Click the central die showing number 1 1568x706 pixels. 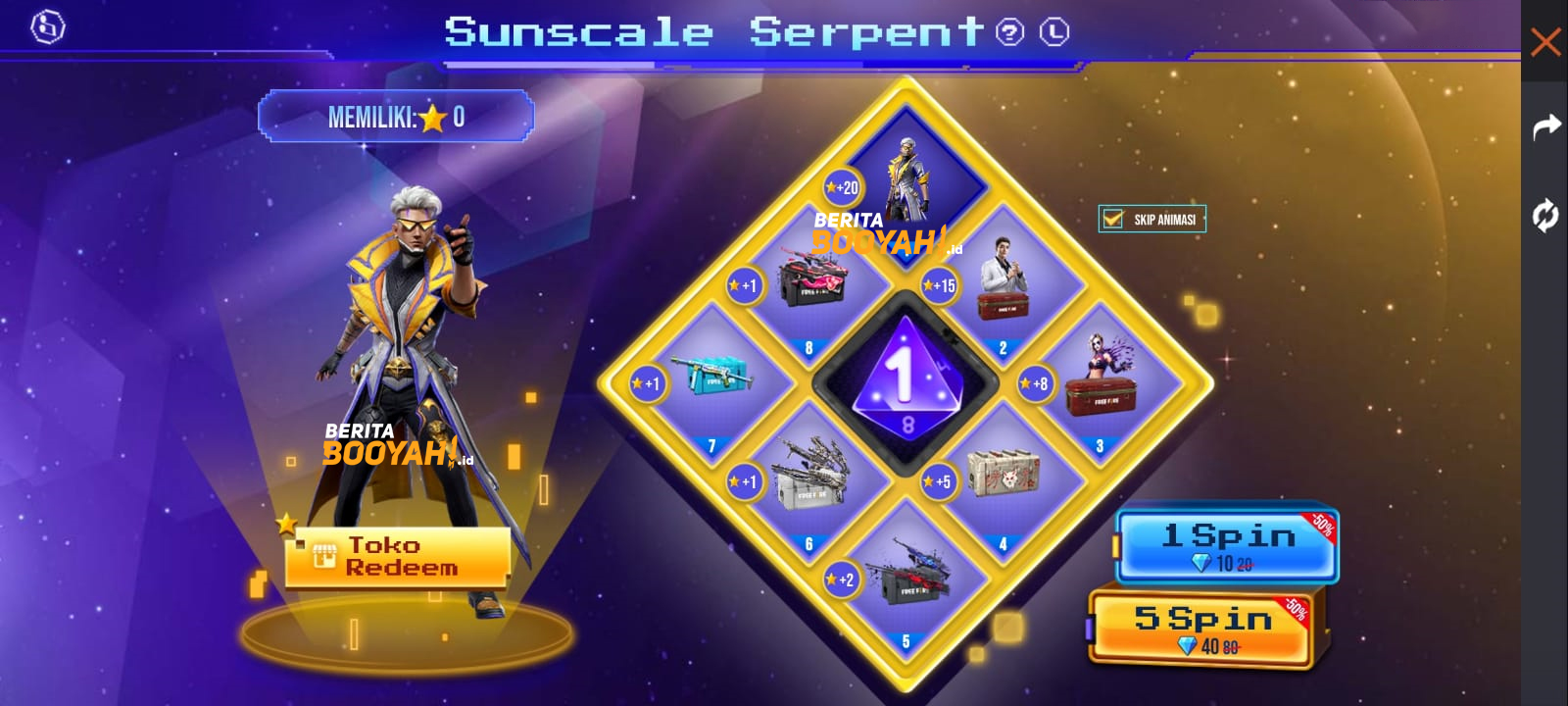(x=904, y=382)
